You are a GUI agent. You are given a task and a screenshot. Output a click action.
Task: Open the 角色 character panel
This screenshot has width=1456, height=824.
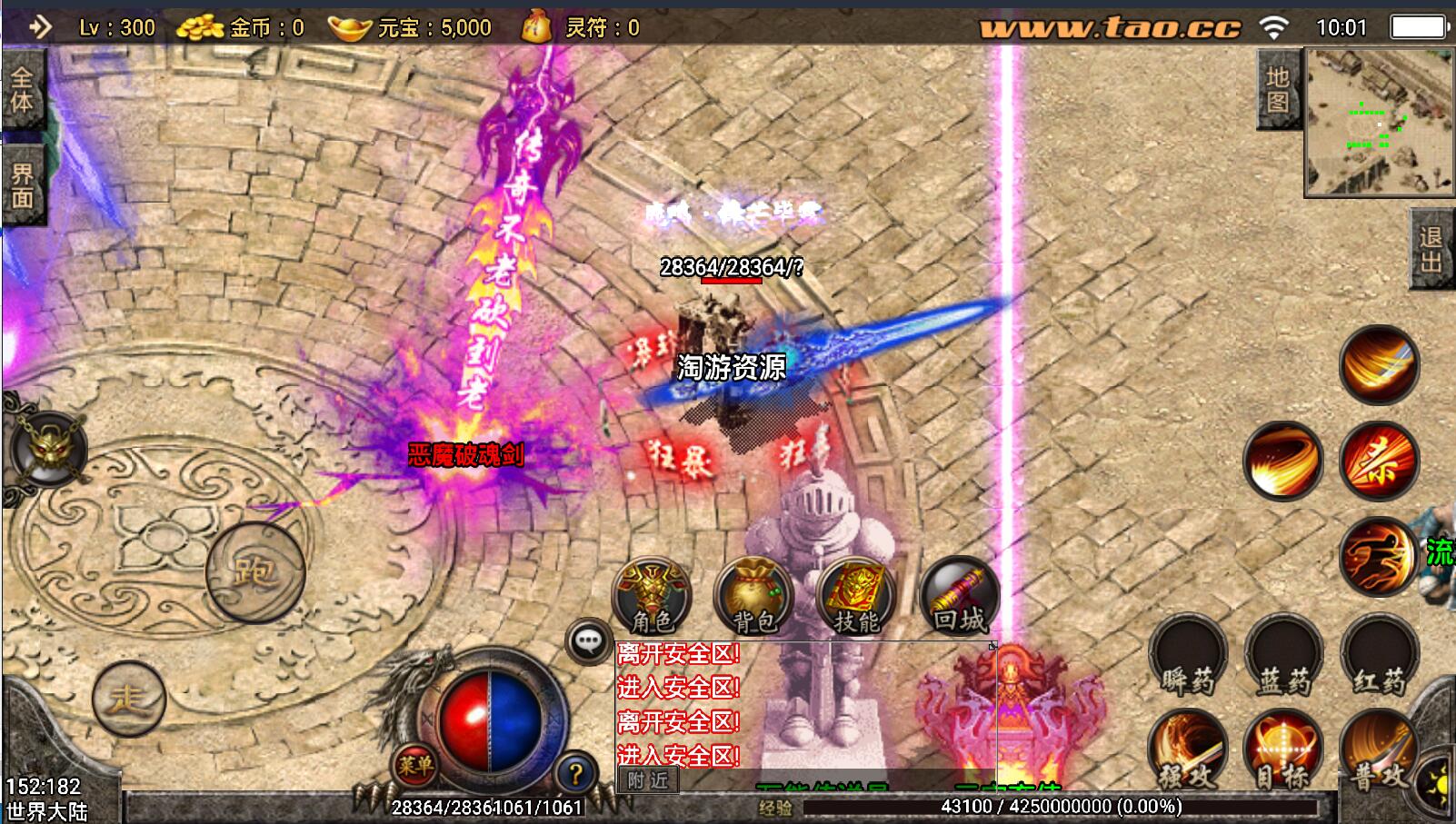652,597
